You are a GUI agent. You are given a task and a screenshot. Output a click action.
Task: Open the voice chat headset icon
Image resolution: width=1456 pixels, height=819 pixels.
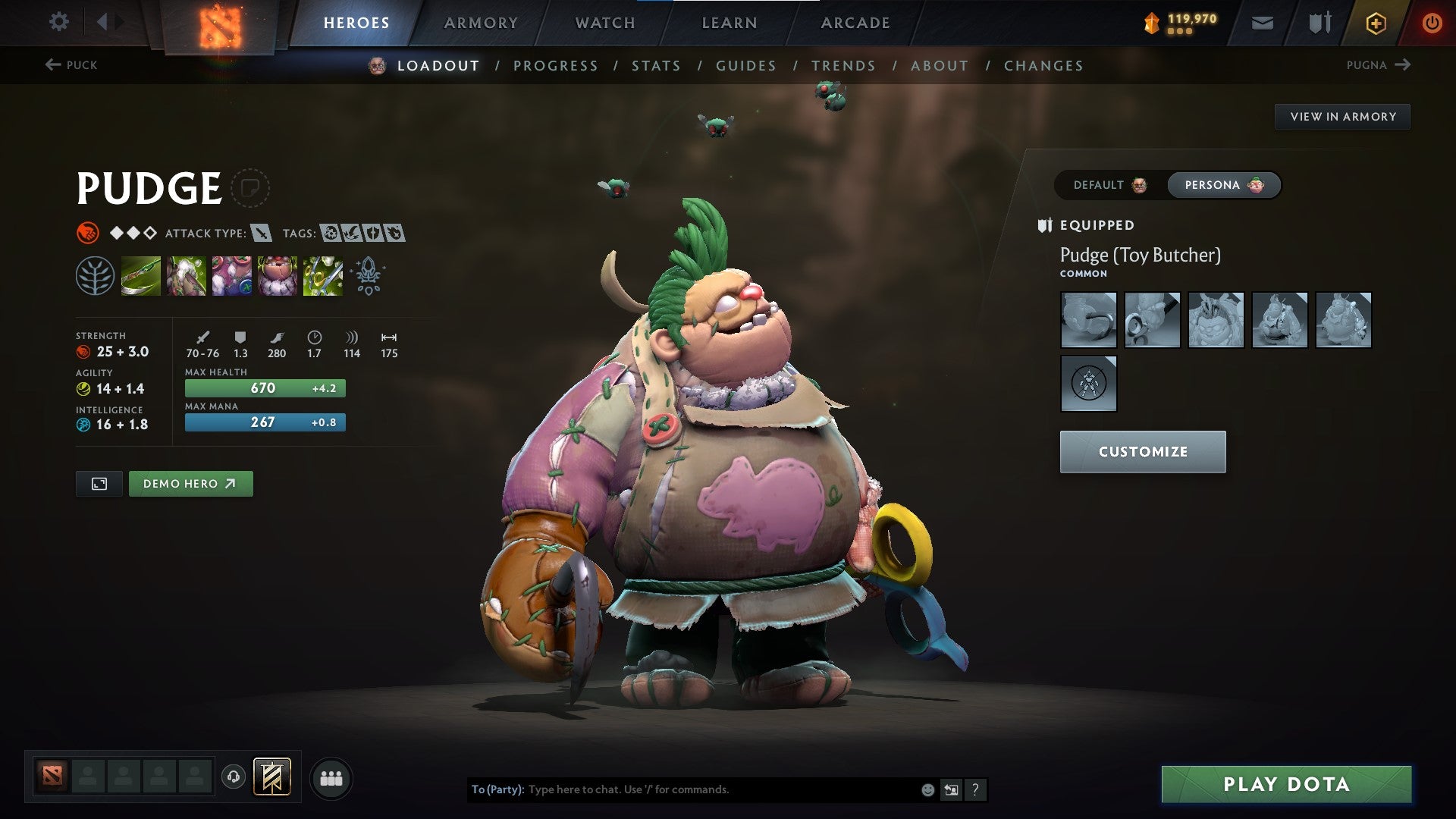pyautogui.click(x=234, y=777)
